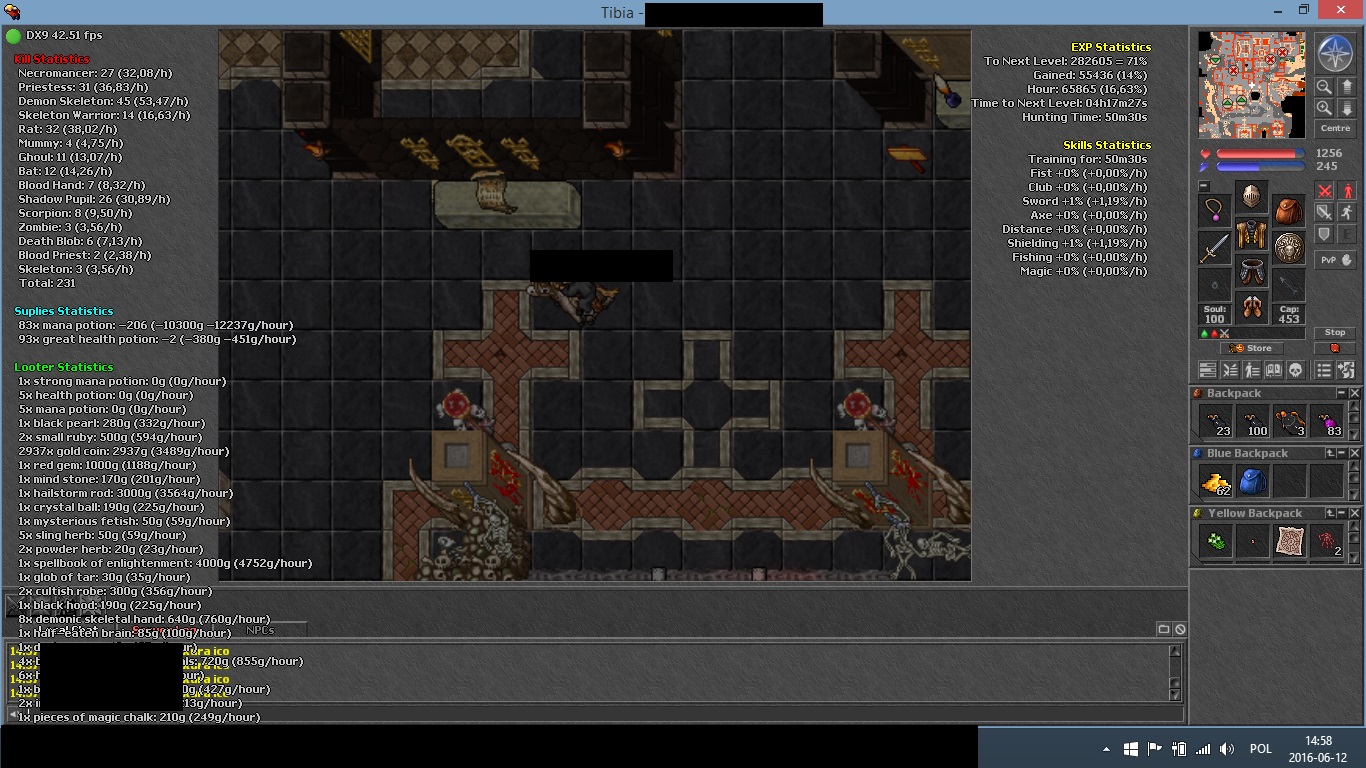Open the brown backpack equipment slot

click(1289, 211)
